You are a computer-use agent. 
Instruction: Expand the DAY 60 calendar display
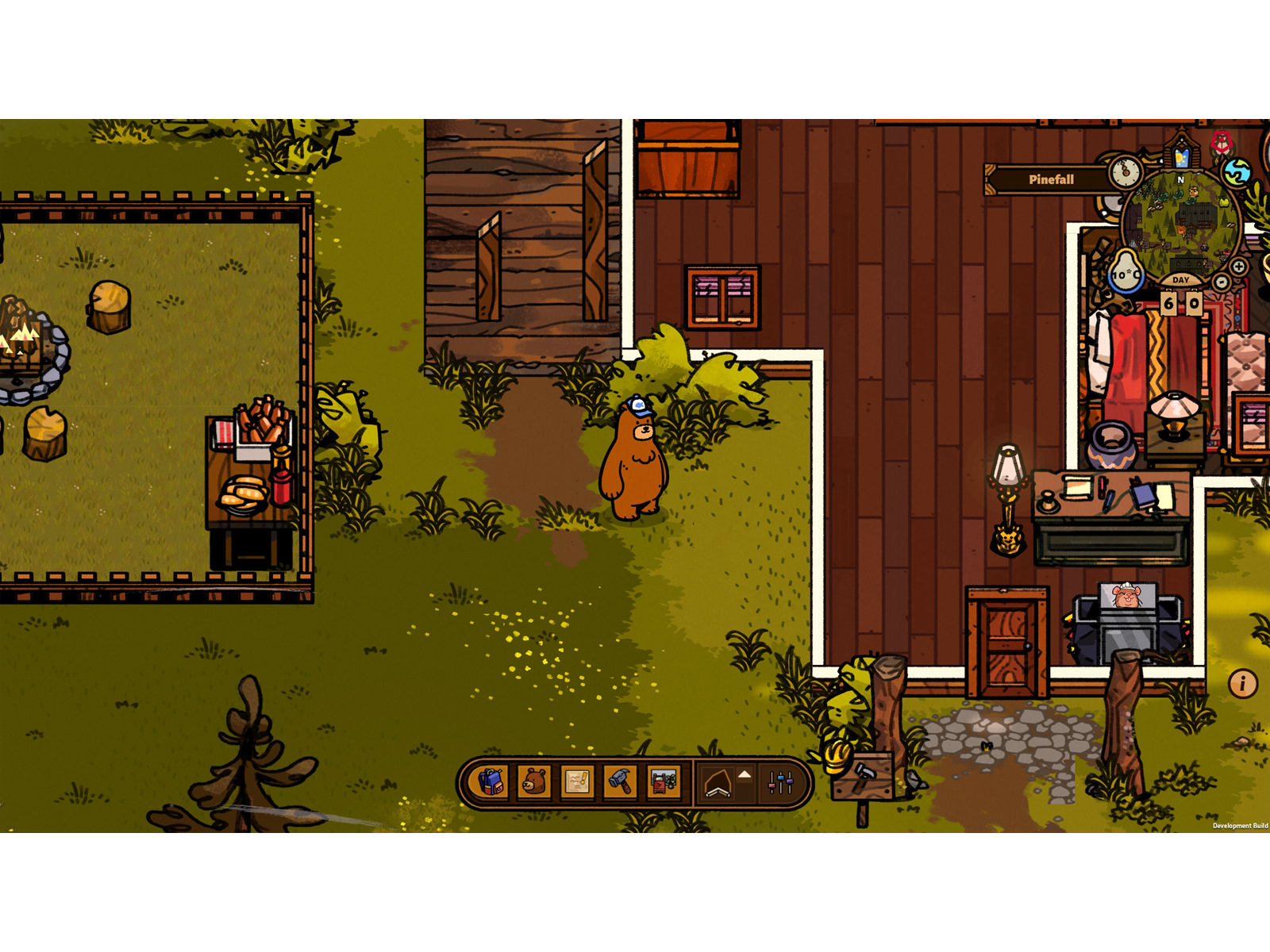coord(1180,302)
